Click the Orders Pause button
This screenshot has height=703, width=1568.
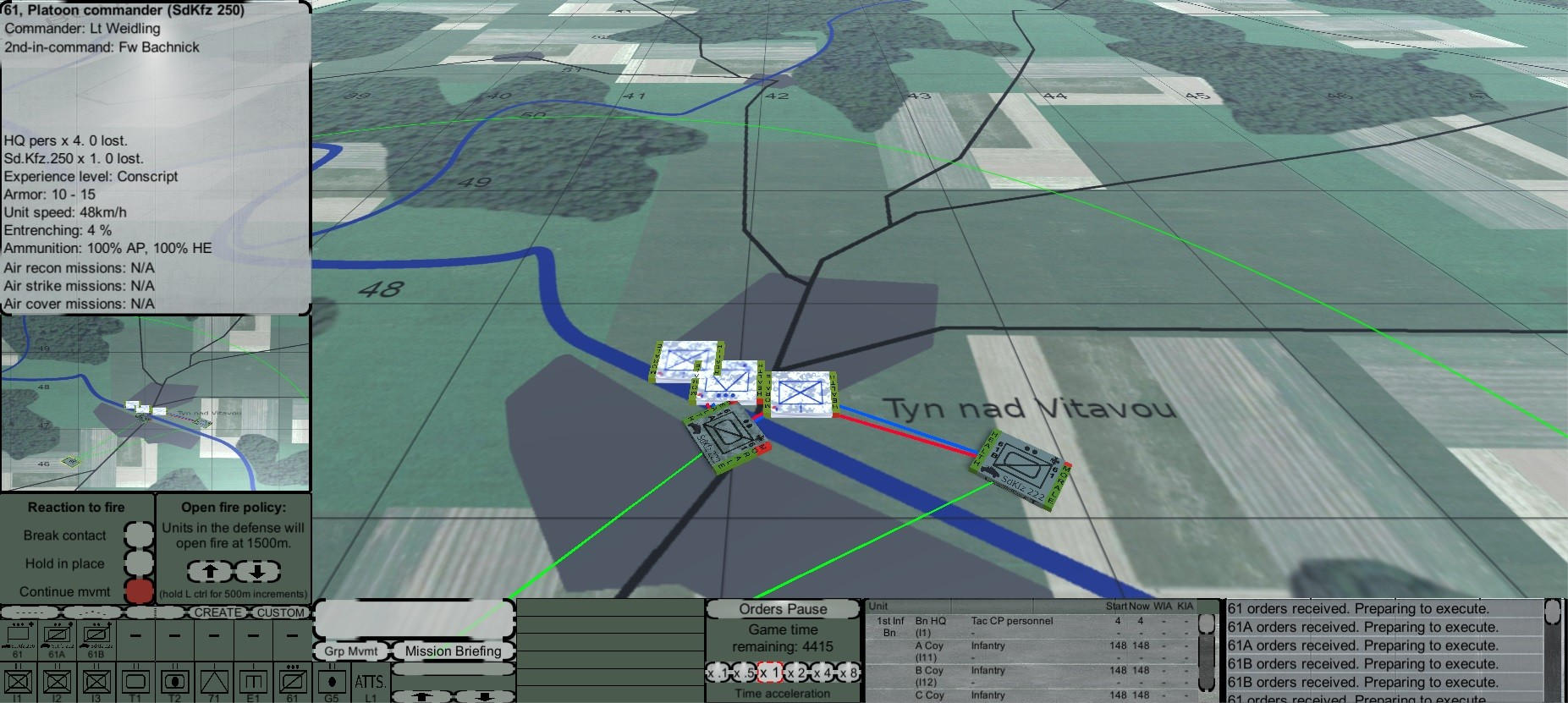point(783,608)
